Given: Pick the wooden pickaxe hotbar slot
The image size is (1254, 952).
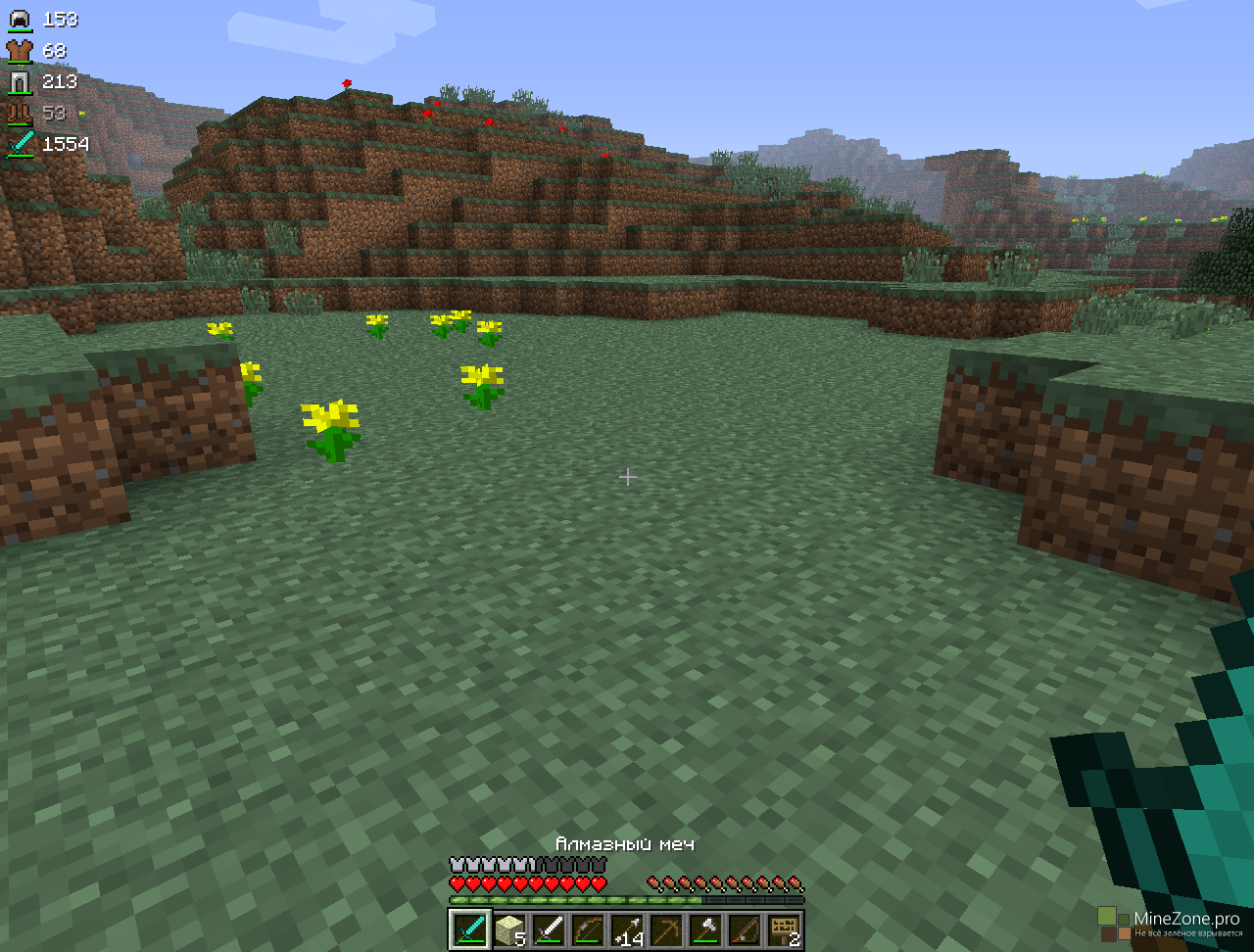Looking at the screenshot, I should tap(665, 929).
